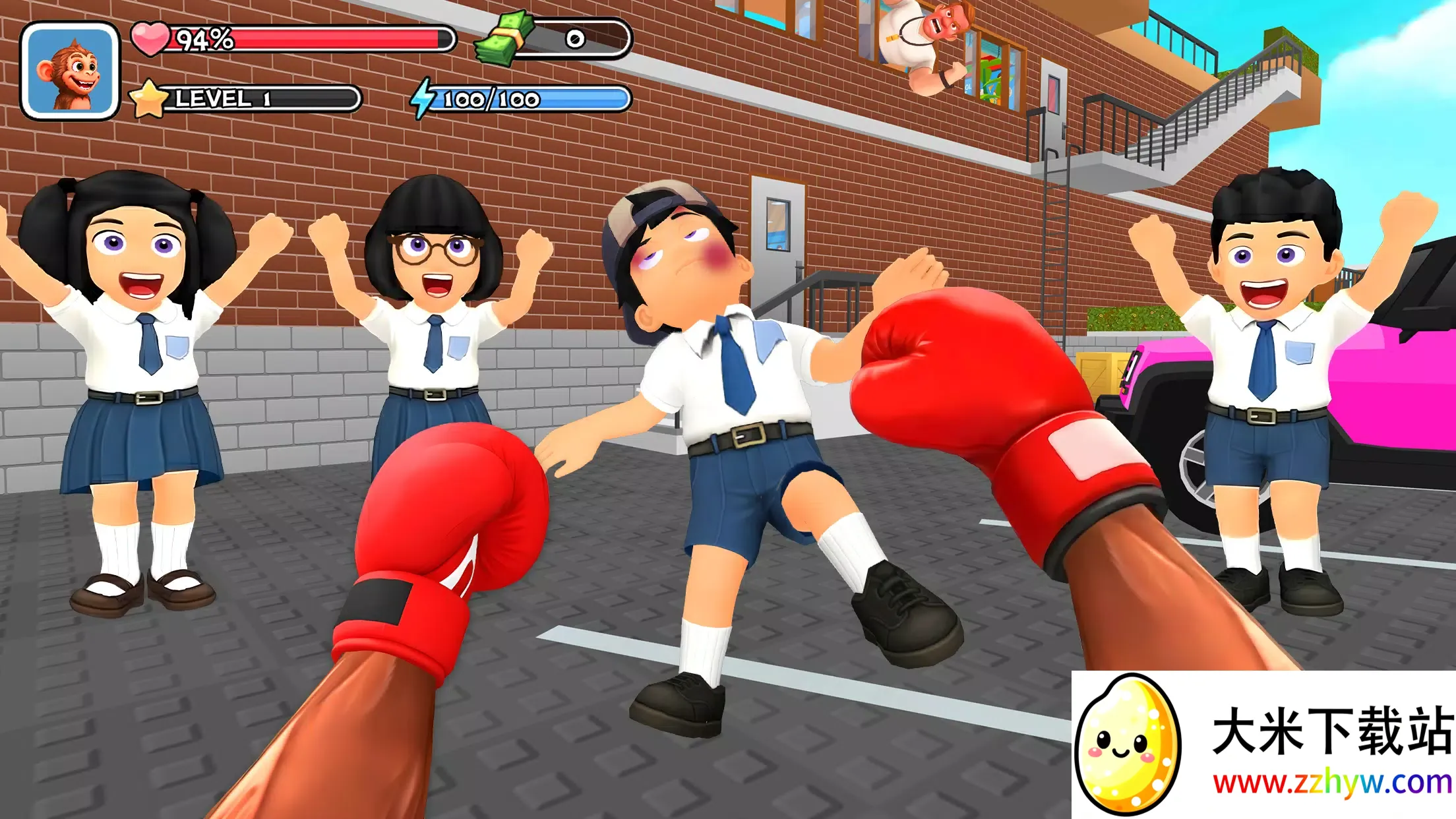This screenshot has width=1456, height=819.
Task: Tap the monkey avatar portrait
Action: pos(70,71)
